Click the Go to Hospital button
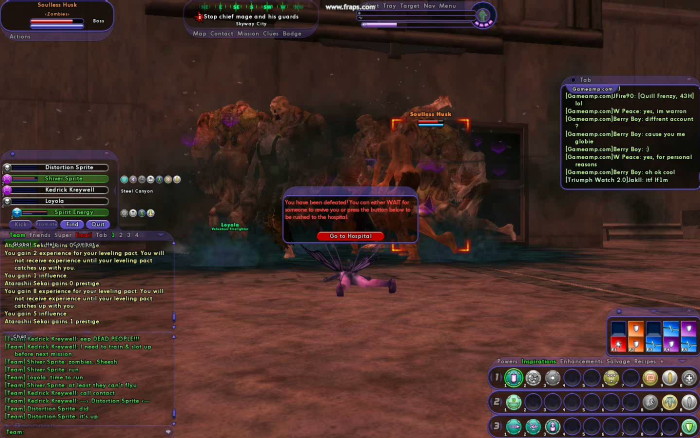This screenshot has width=700, height=438. click(x=350, y=235)
